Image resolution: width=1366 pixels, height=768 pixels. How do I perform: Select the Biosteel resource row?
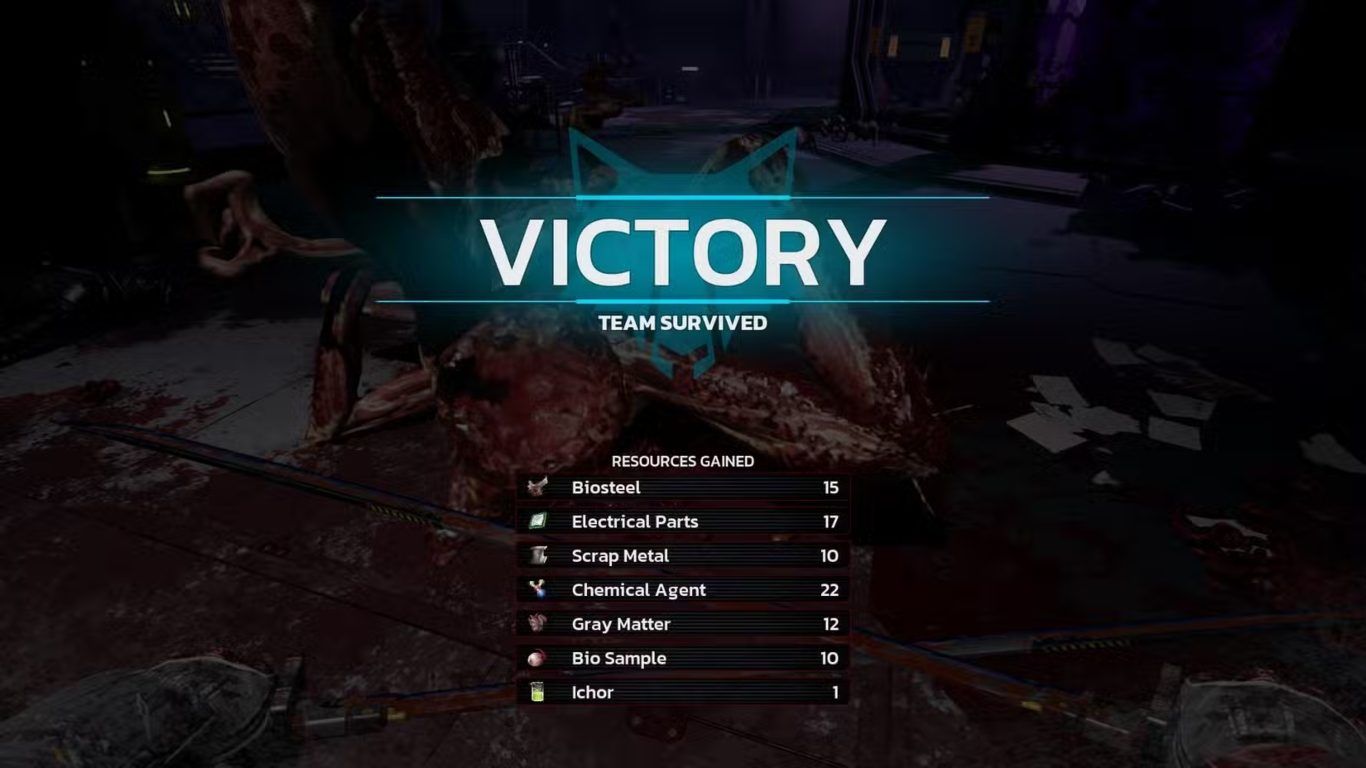pos(683,488)
